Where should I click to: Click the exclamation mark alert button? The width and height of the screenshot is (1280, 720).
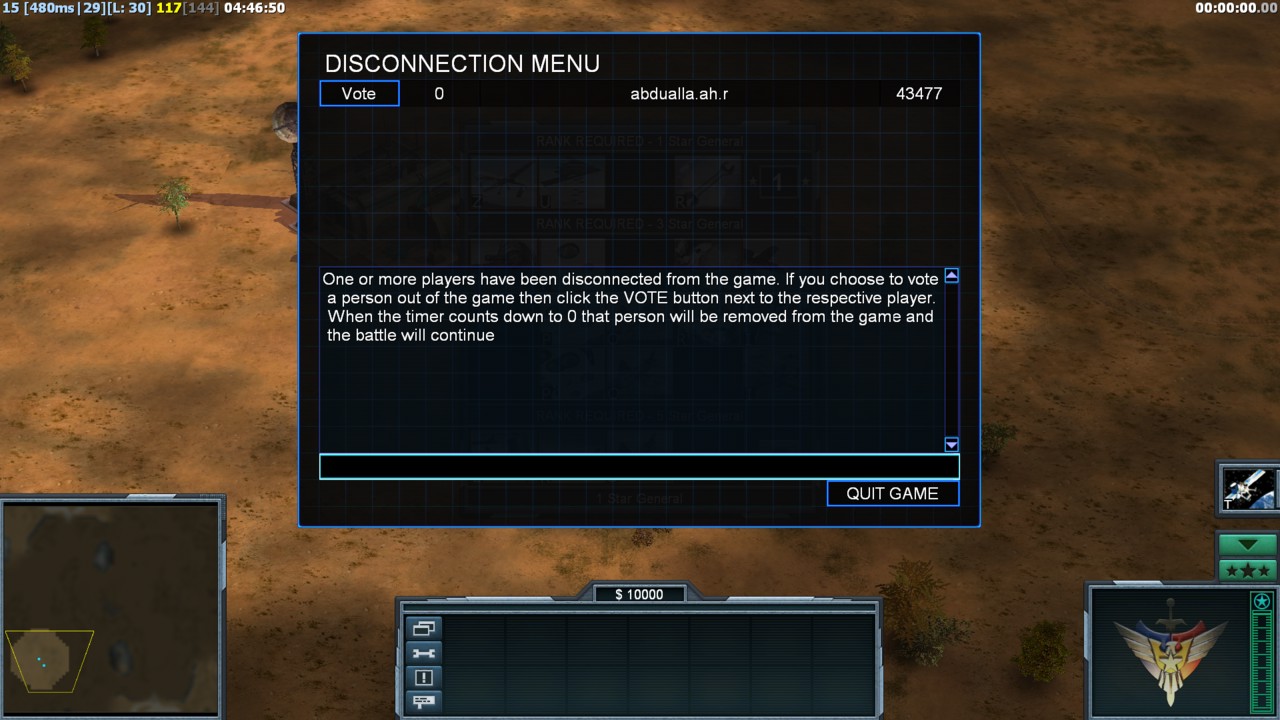(x=423, y=677)
